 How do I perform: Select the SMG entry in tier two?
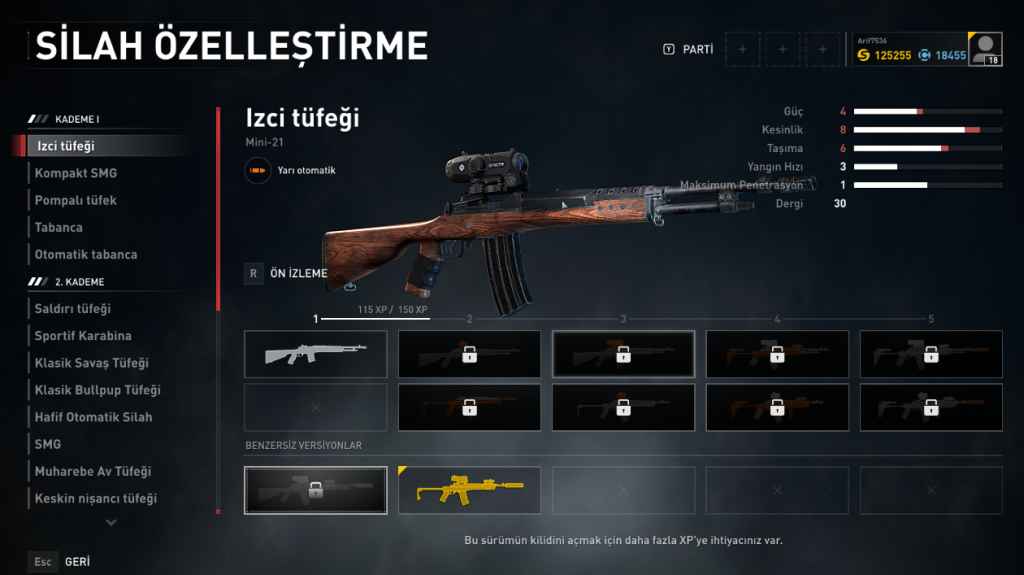click(x=48, y=444)
